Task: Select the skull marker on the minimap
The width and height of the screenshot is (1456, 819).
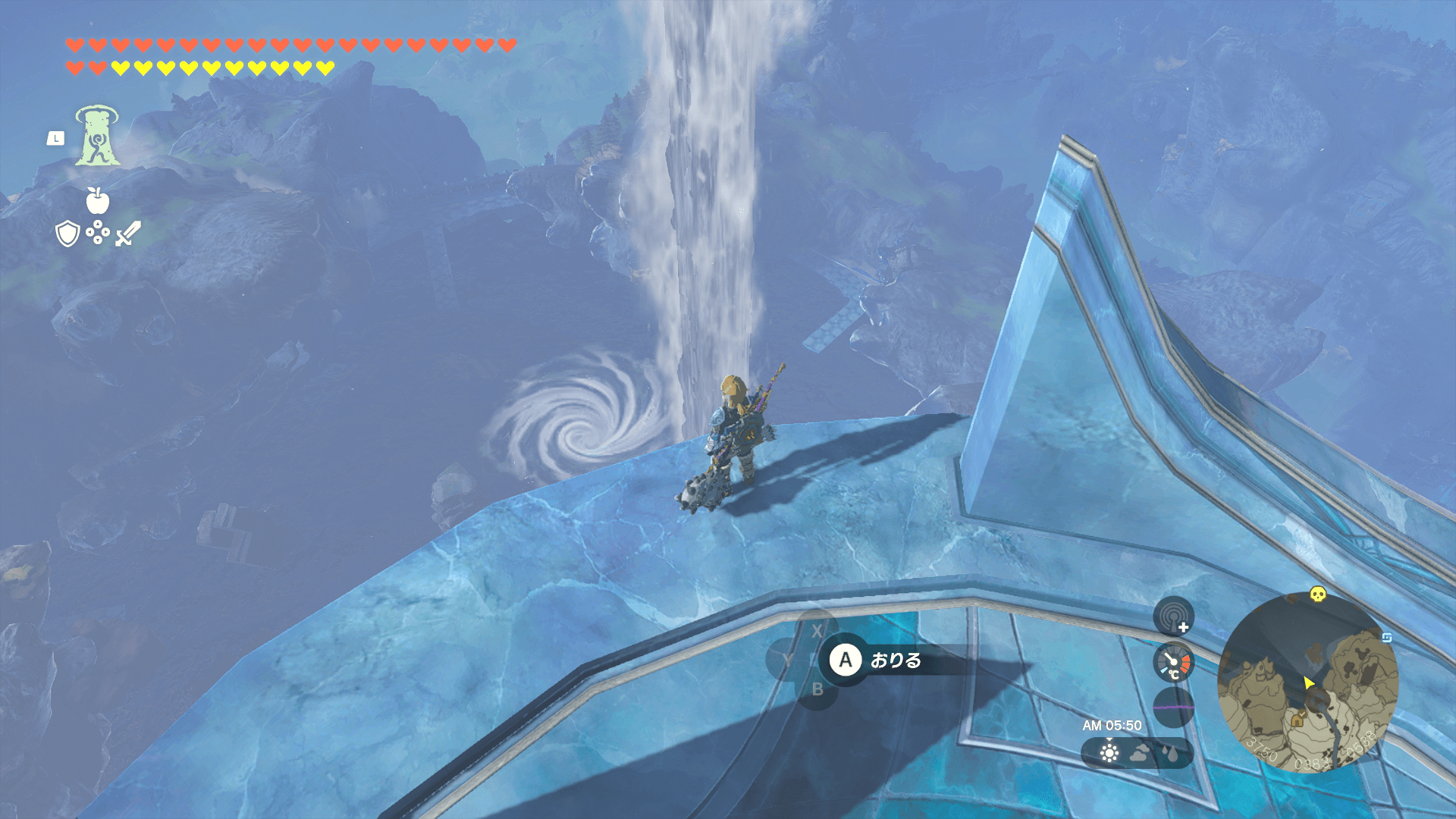Action: (1318, 595)
